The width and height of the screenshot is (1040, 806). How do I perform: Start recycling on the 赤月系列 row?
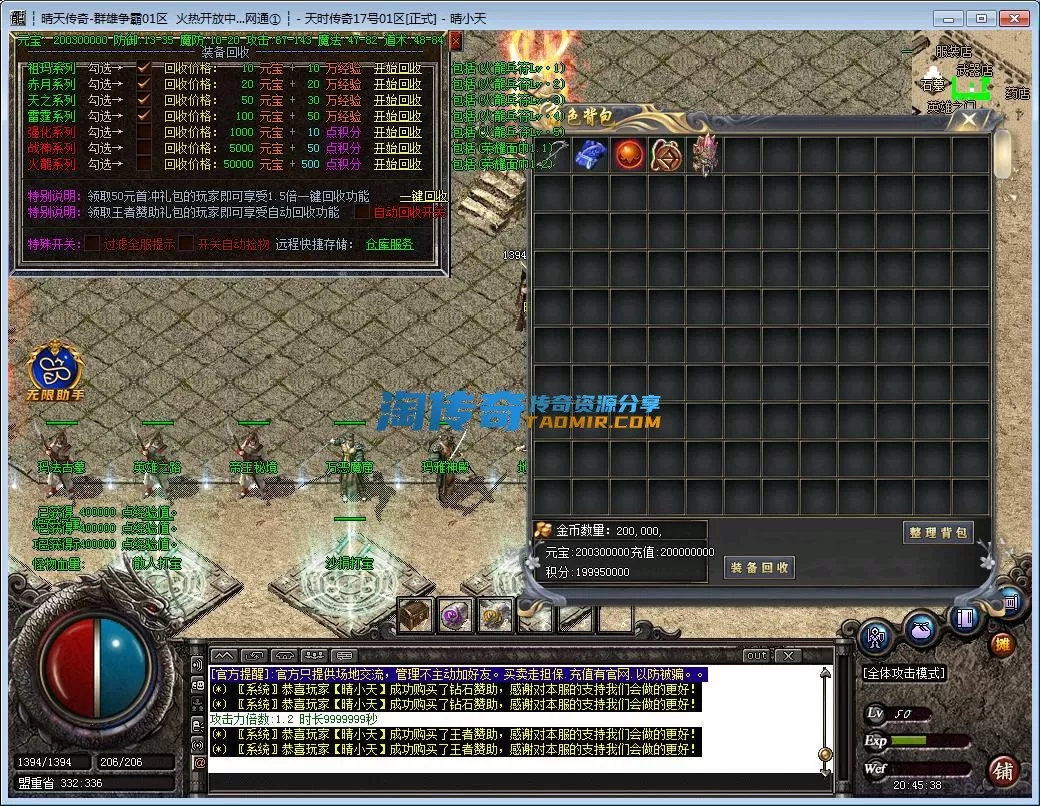pyautogui.click(x=397, y=84)
